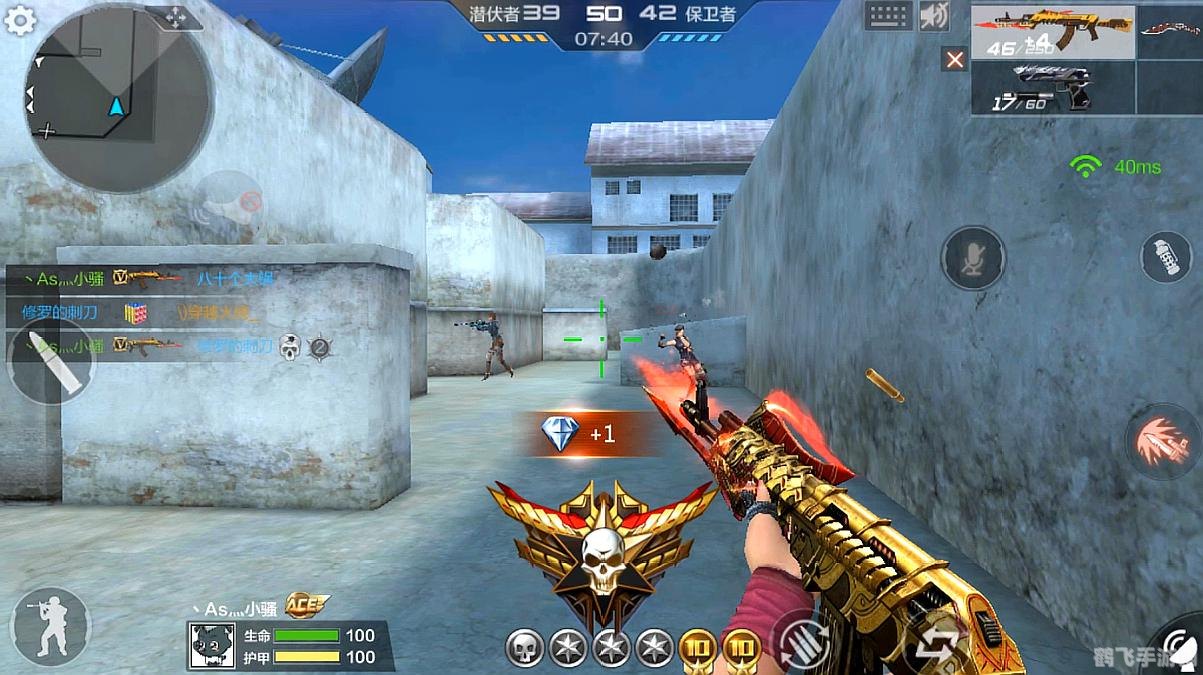This screenshot has width=1203, height=675.
Task: Click the four-arrow move icon beside the minimap
Action: point(175,17)
